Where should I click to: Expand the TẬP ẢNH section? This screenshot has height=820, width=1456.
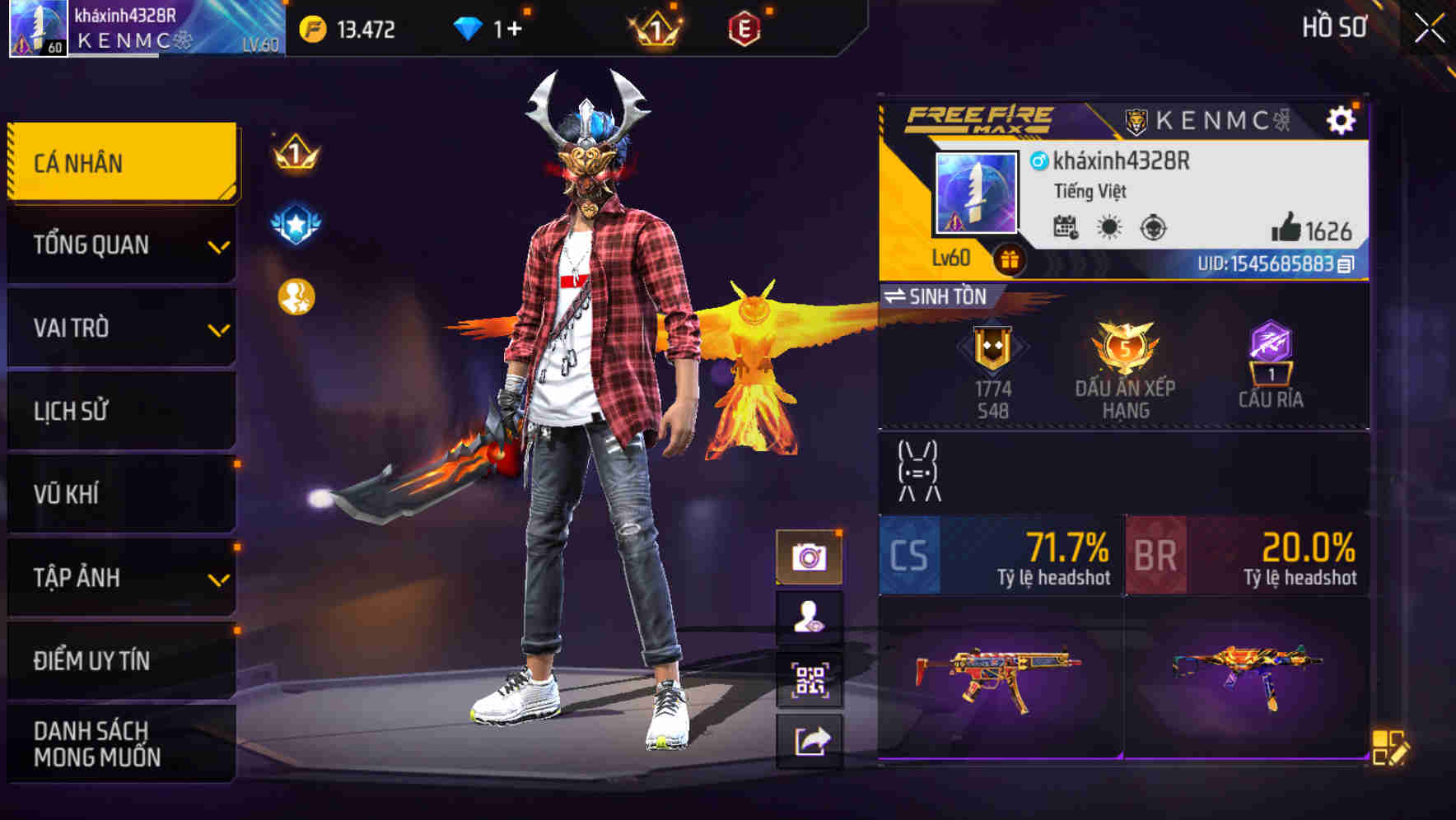(x=121, y=578)
